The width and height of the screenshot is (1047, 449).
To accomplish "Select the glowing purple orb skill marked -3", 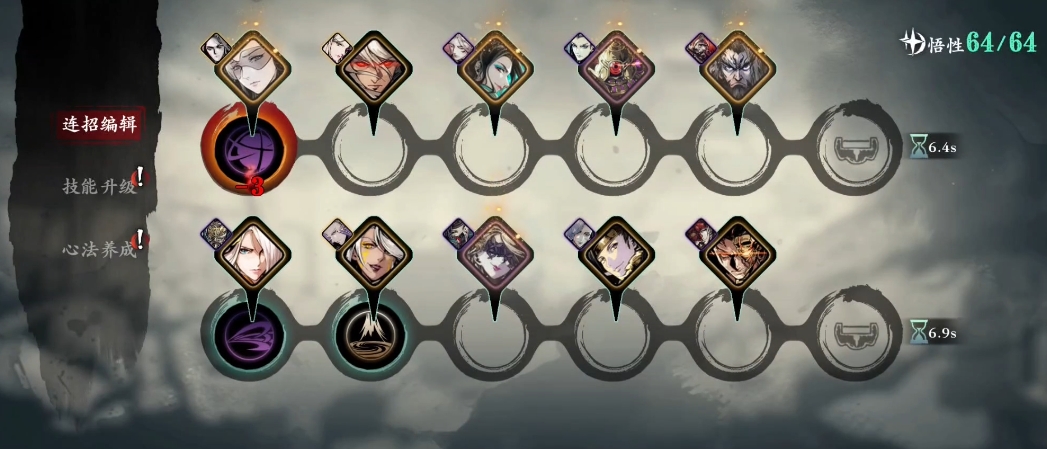I will pos(249,152).
